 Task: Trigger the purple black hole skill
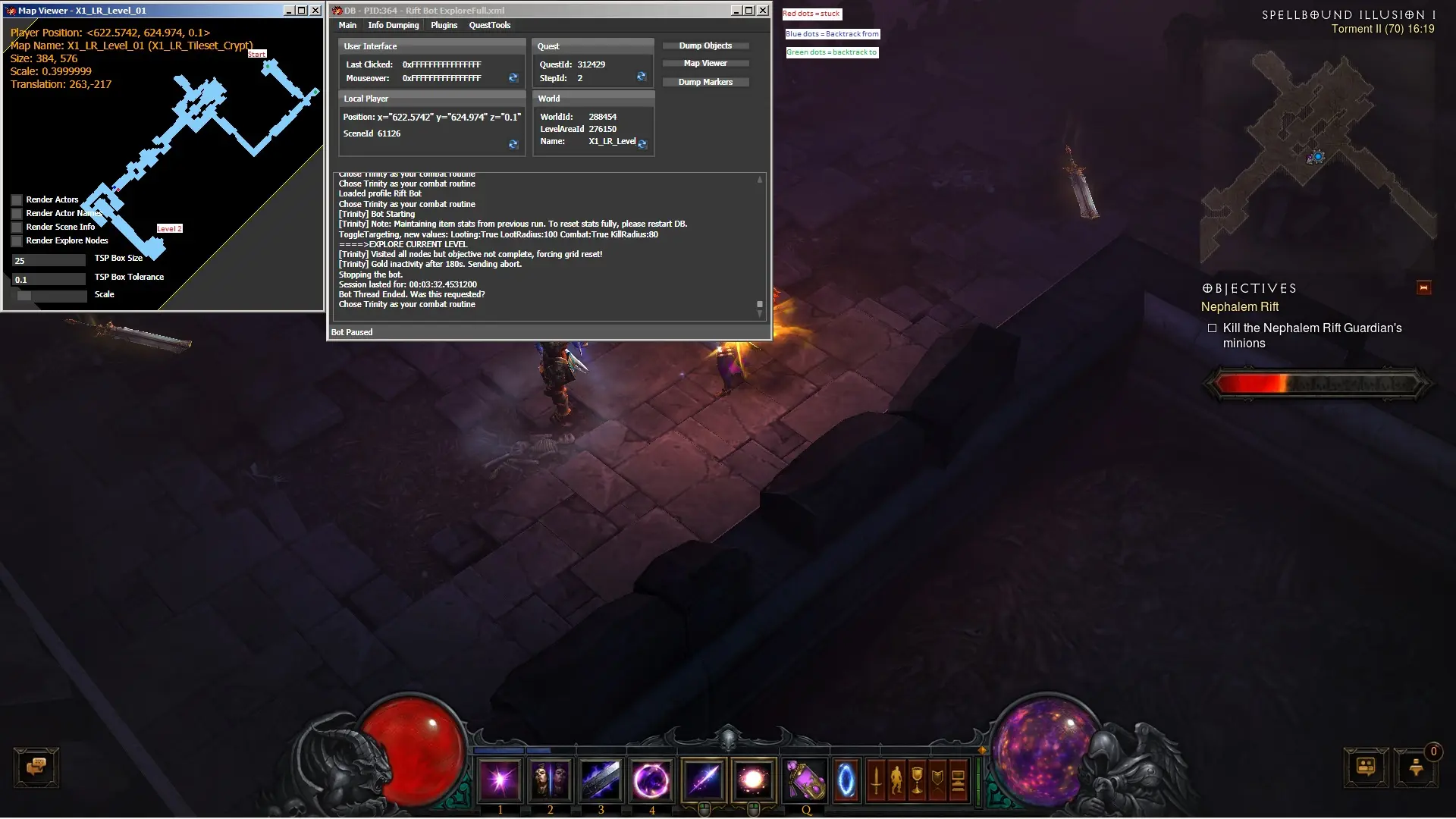point(651,780)
